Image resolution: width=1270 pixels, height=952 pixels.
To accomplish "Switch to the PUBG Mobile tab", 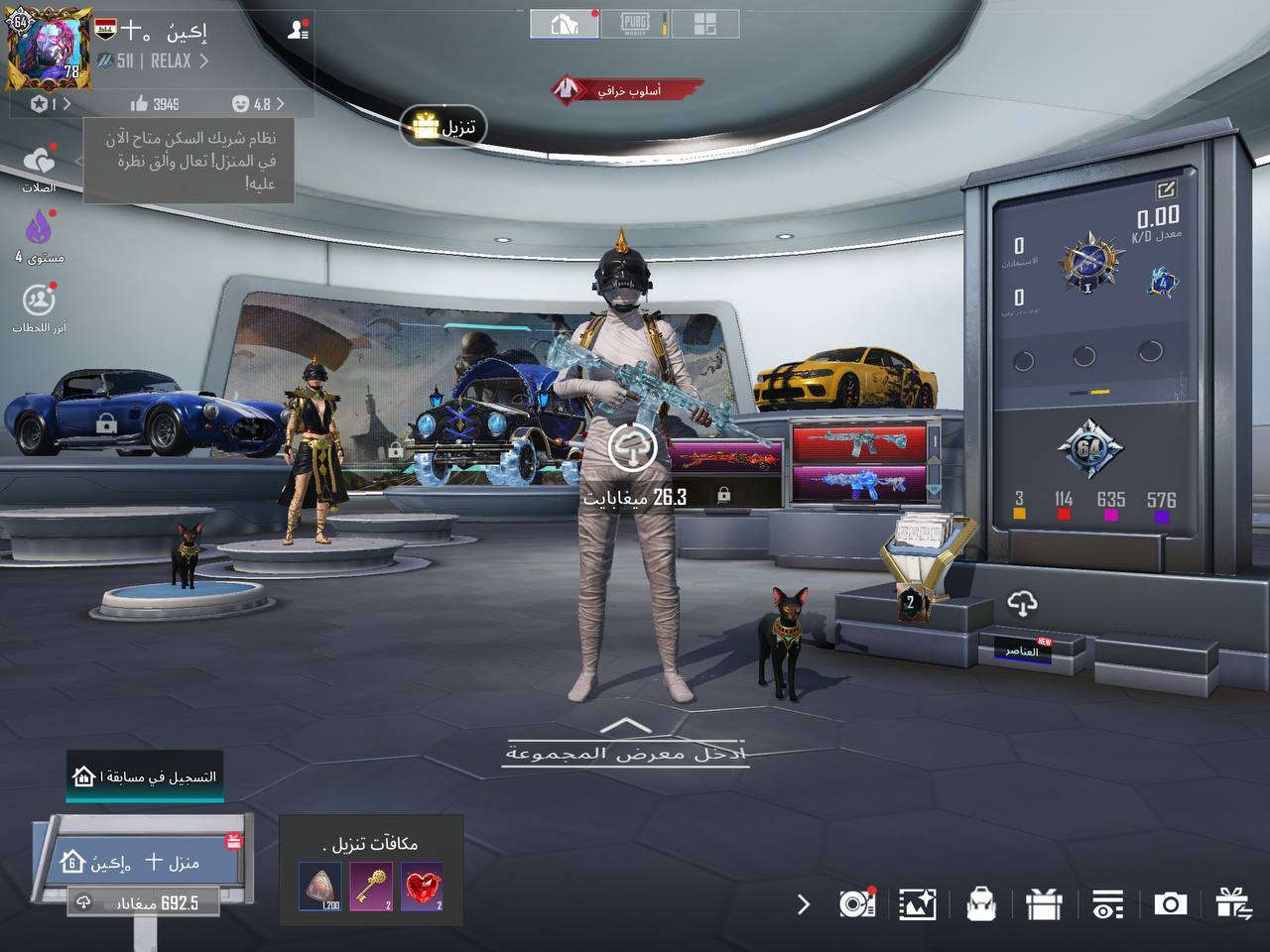I will click(x=635, y=24).
